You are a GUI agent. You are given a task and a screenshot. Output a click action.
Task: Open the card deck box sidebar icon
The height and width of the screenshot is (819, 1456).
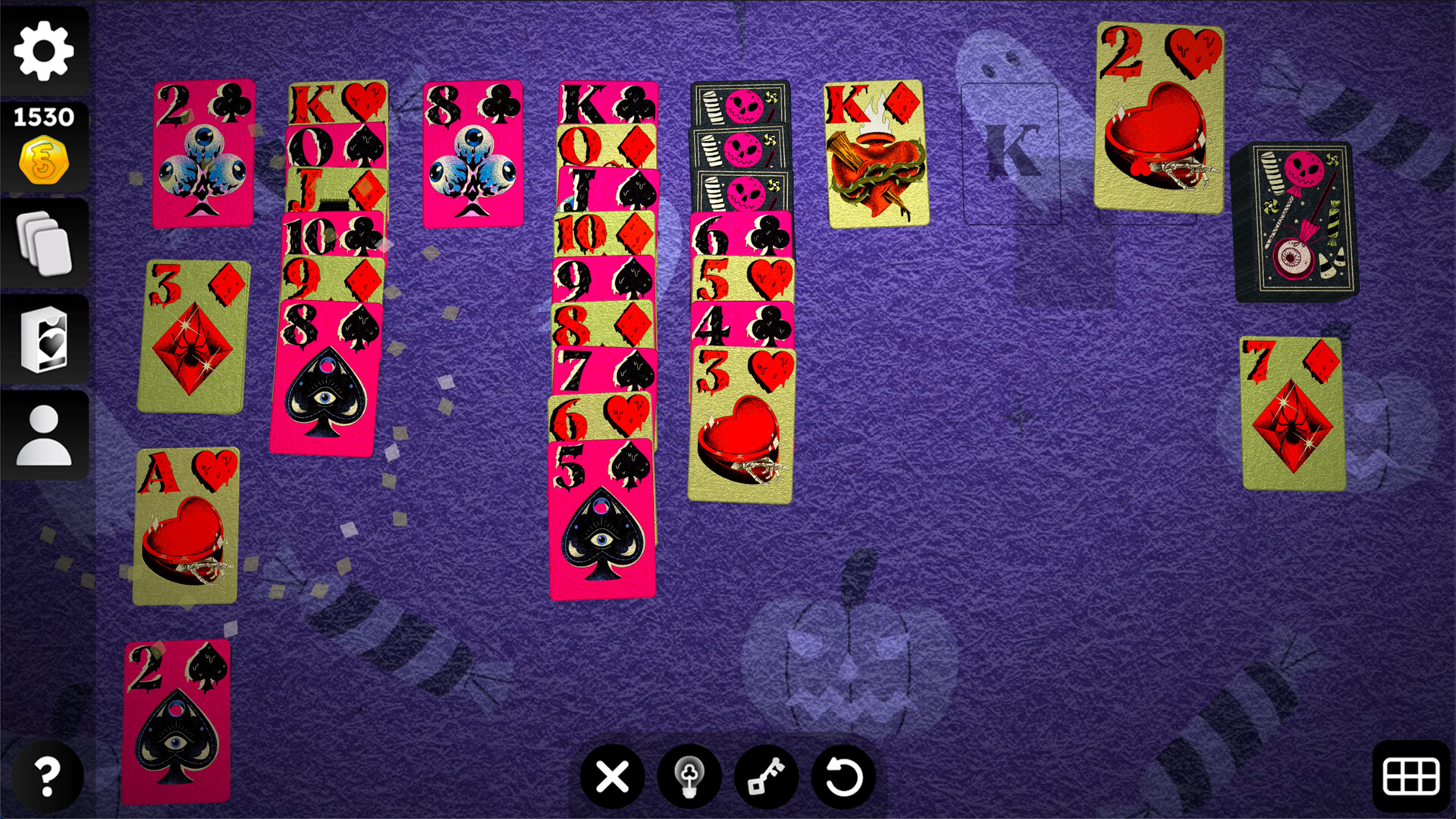tap(43, 340)
